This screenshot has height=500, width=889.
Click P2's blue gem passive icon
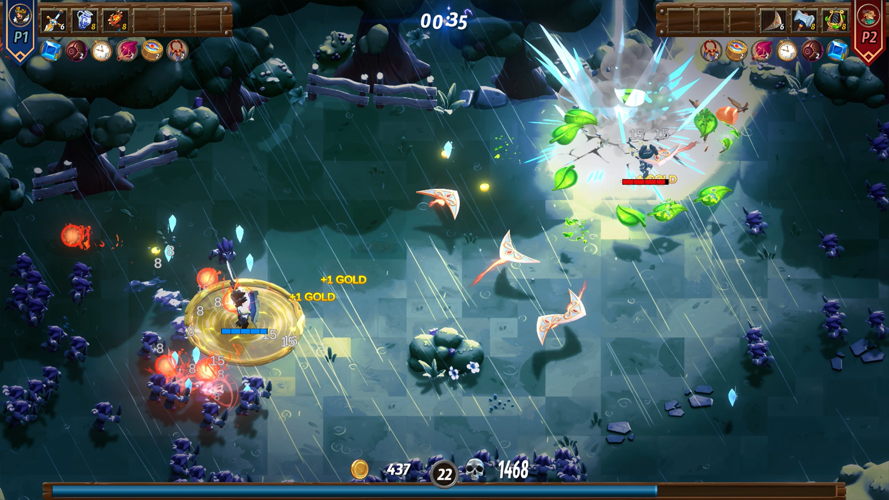click(836, 50)
